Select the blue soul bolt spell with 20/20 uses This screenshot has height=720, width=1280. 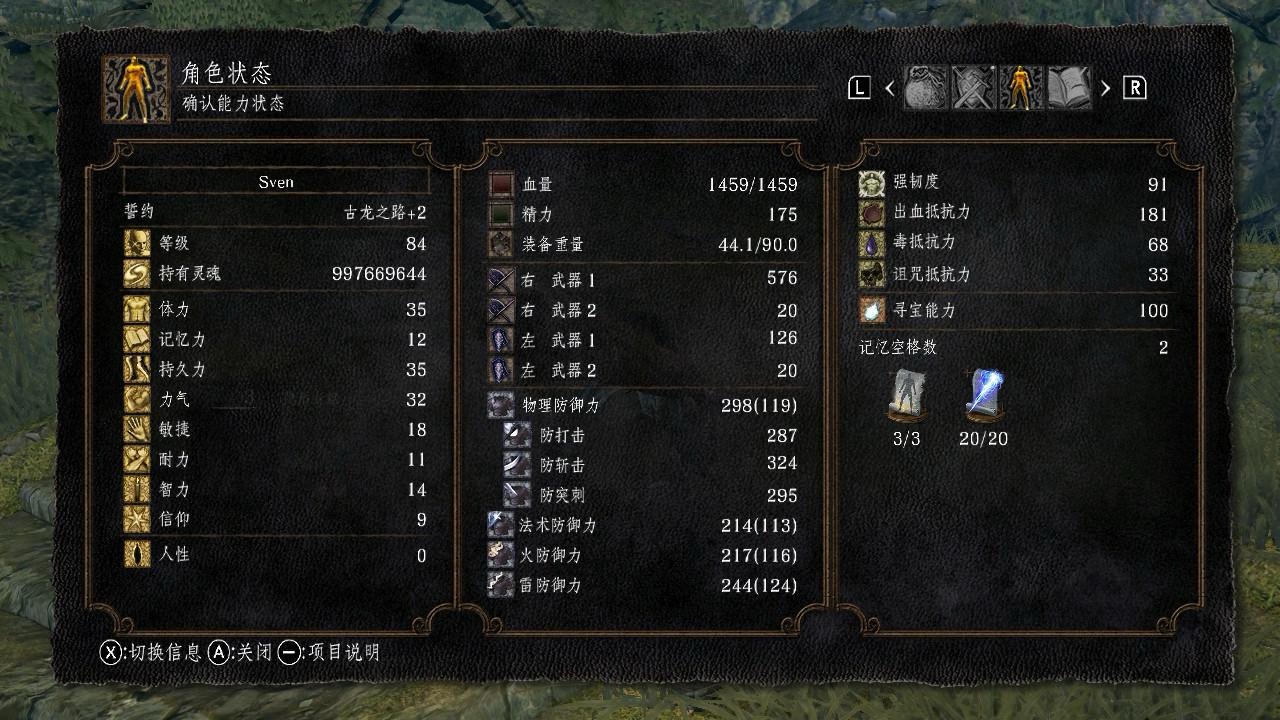tap(985, 396)
